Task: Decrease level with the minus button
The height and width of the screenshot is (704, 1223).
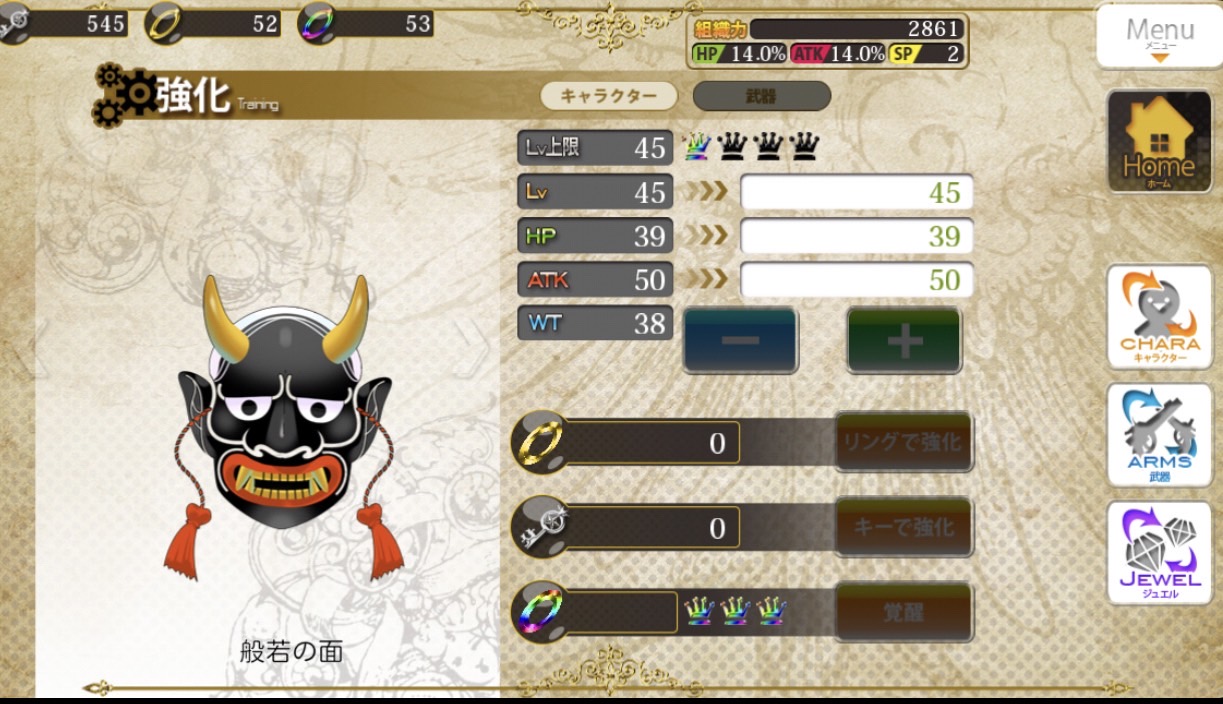Action: click(x=740, y=340)
